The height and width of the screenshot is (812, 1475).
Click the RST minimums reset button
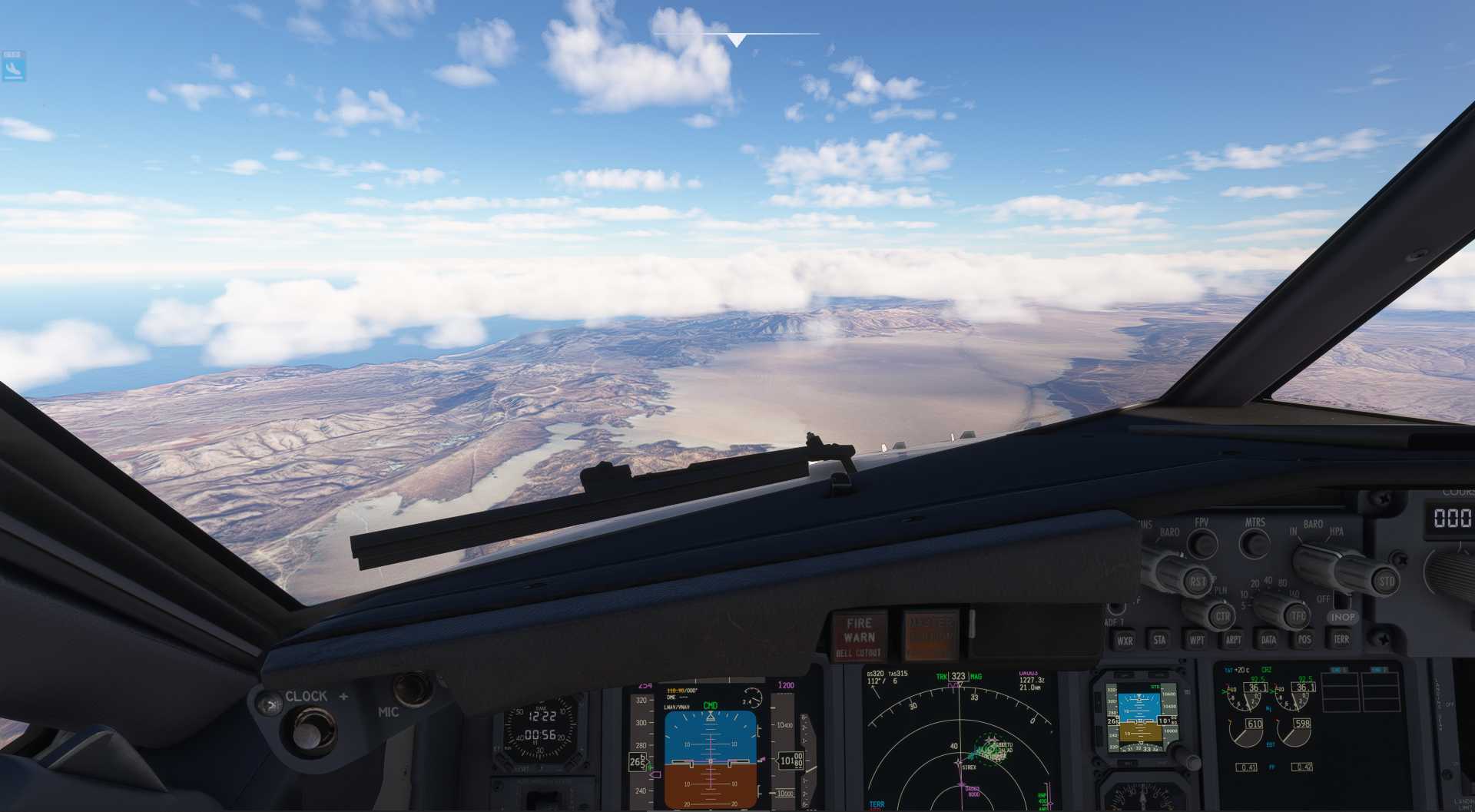pyautogui.click(x=1197, y=582)
